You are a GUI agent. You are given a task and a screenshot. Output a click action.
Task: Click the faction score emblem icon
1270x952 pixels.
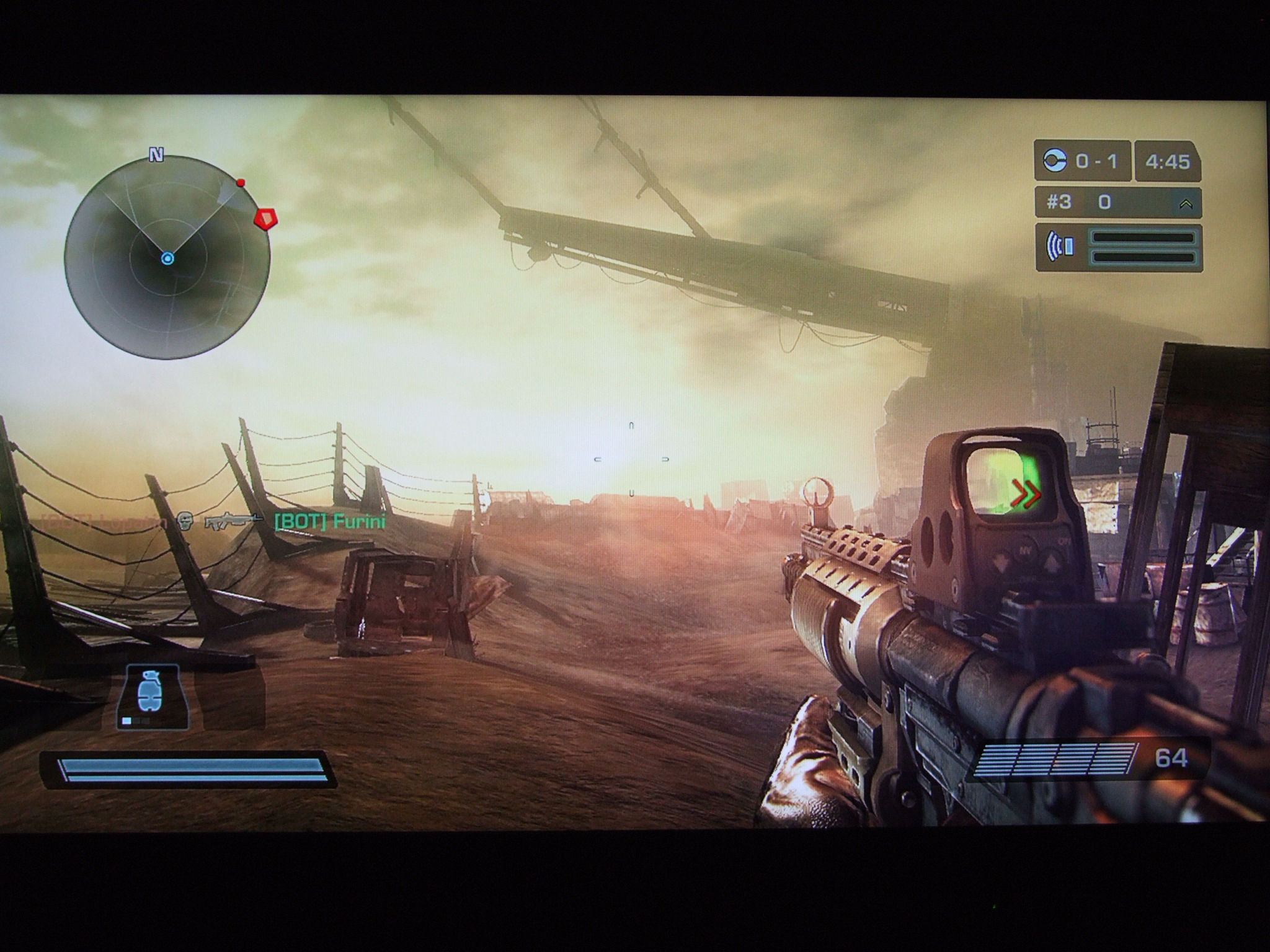[1055, 161]
